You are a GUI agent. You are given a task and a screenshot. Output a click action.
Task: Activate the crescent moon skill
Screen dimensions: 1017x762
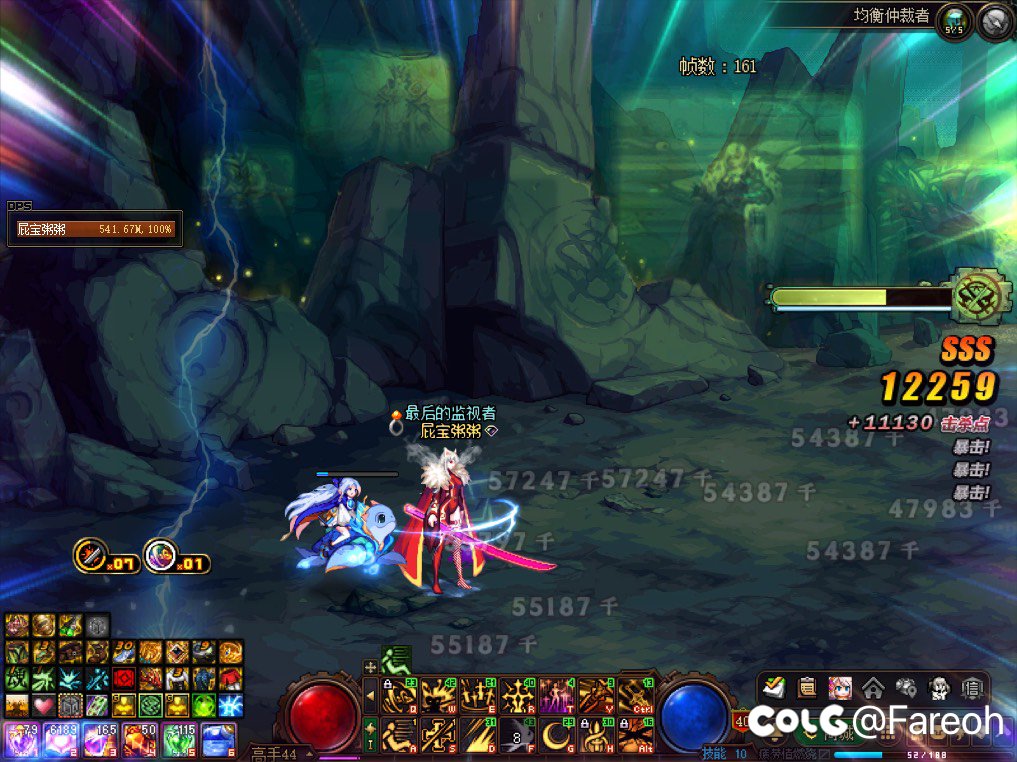coord(558,735)
